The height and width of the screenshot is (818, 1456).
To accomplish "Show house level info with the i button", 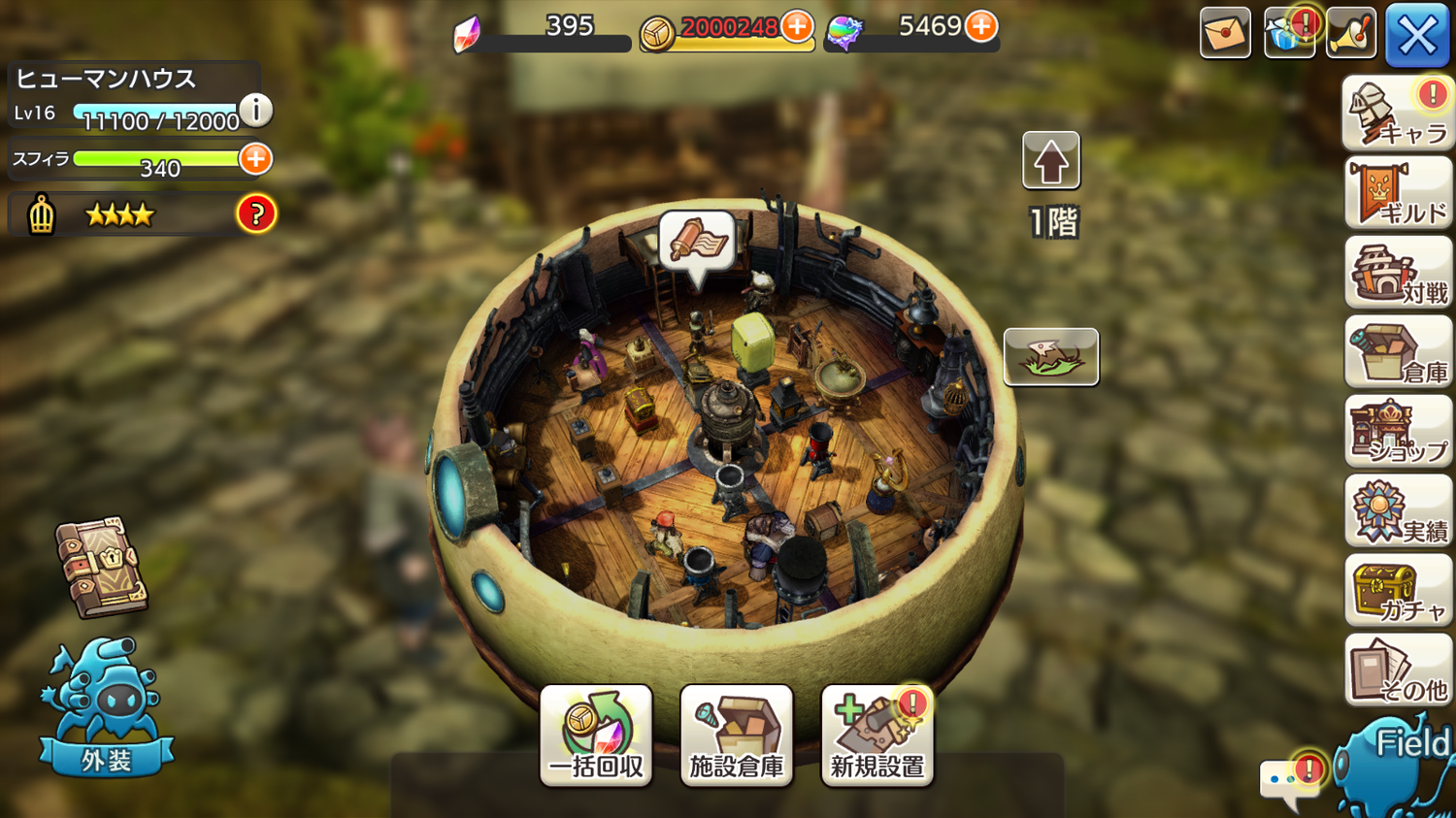I will 256,110.
